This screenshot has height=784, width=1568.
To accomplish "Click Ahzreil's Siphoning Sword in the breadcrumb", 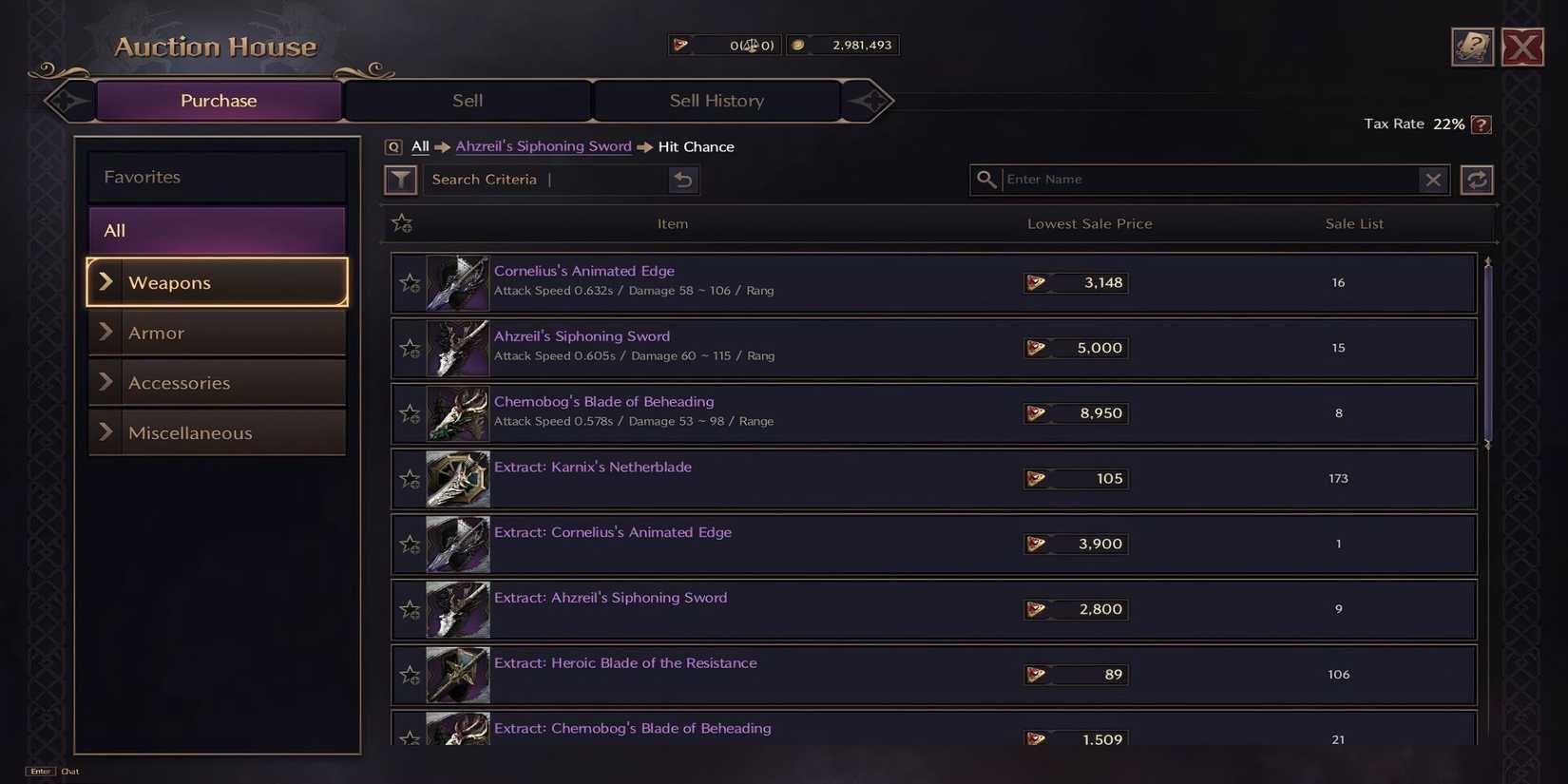I will (543, 146).
